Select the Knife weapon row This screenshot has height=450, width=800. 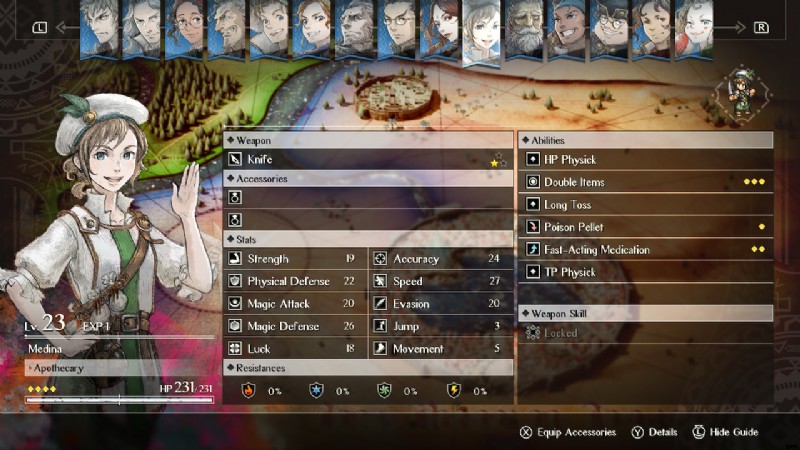coord(367,159)
